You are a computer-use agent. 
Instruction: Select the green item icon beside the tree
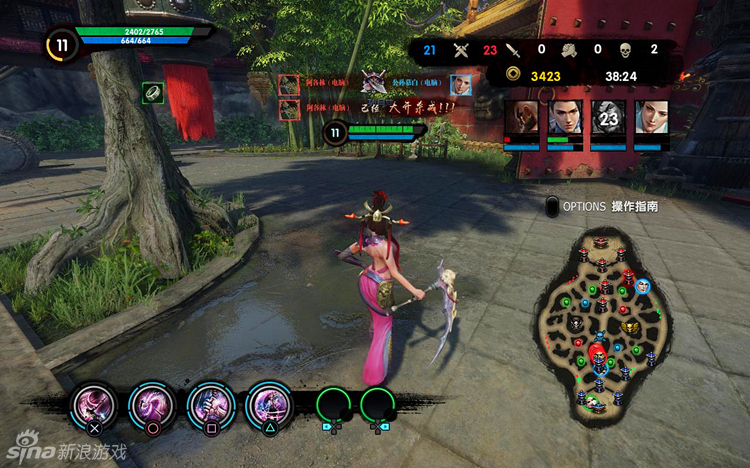[x=152, y=92]
